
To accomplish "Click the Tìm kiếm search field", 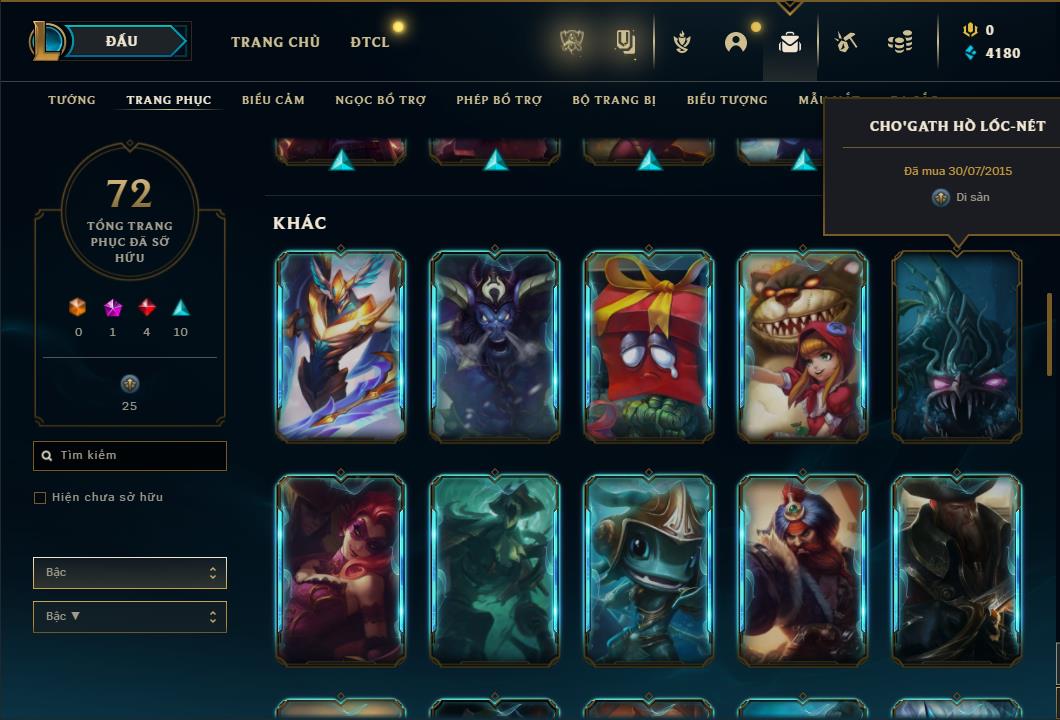I will [x=130, y=456].
